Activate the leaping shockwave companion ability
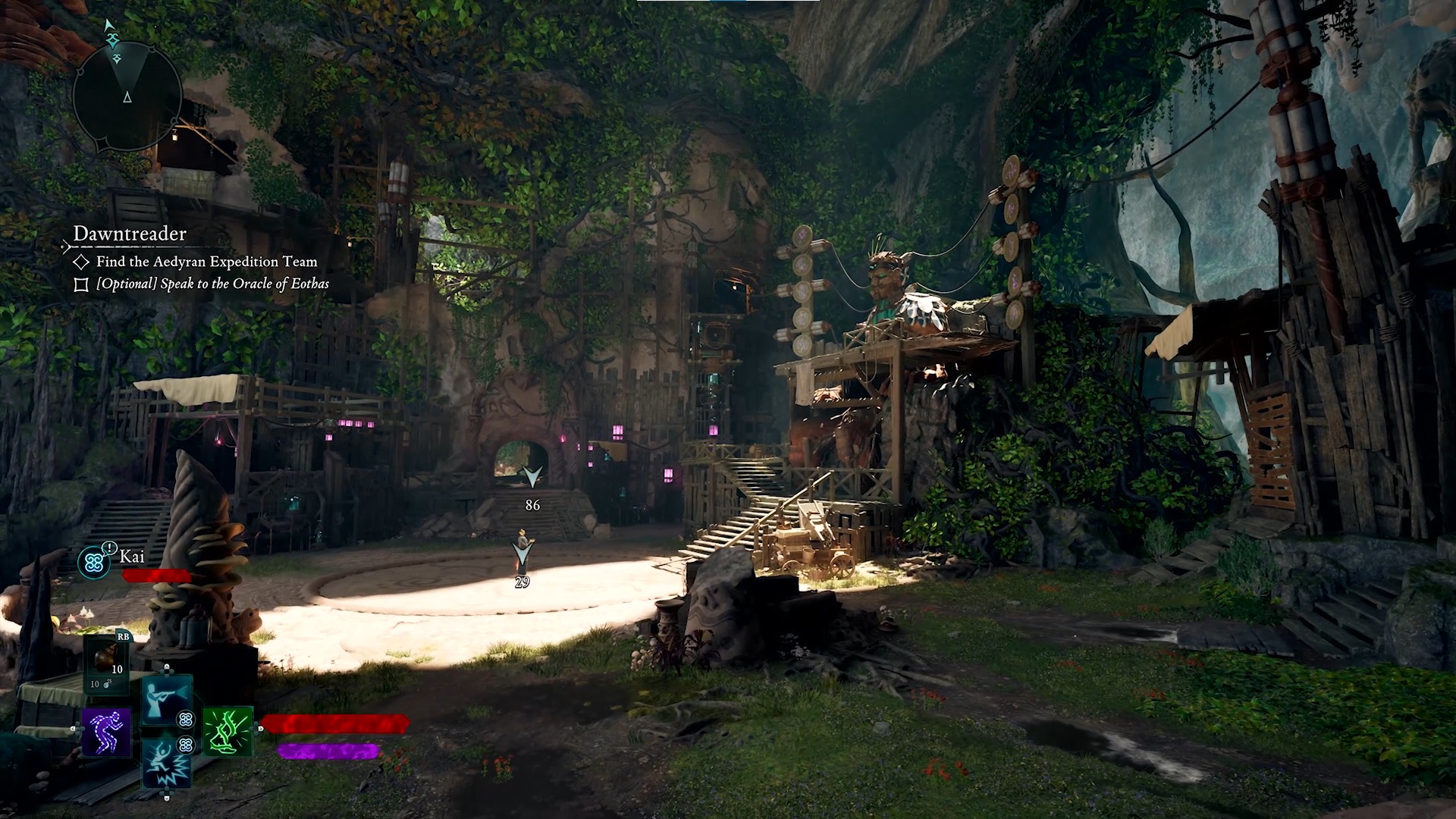This screenshot has width=1456, height=819. point(166,764)
